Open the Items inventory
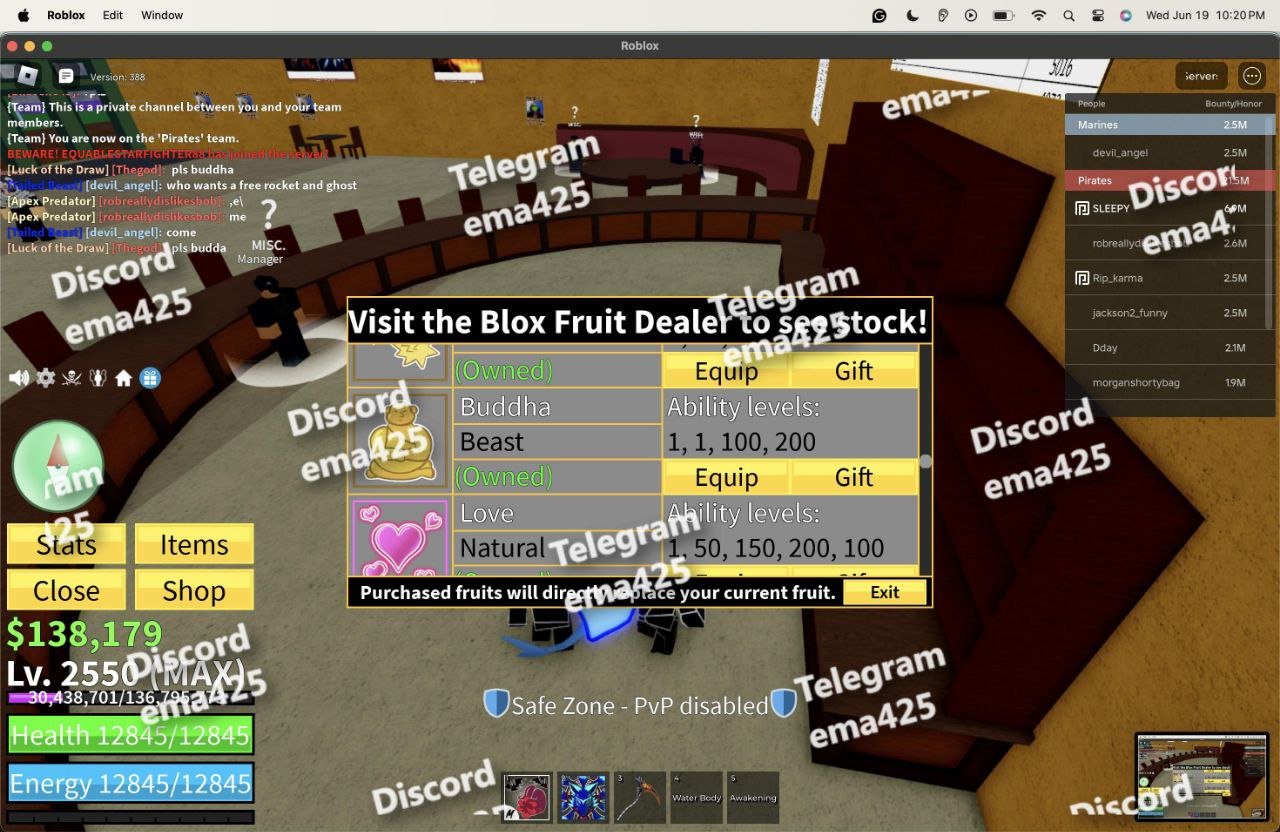Screen dimensions: 1280x832 (194, 545)
